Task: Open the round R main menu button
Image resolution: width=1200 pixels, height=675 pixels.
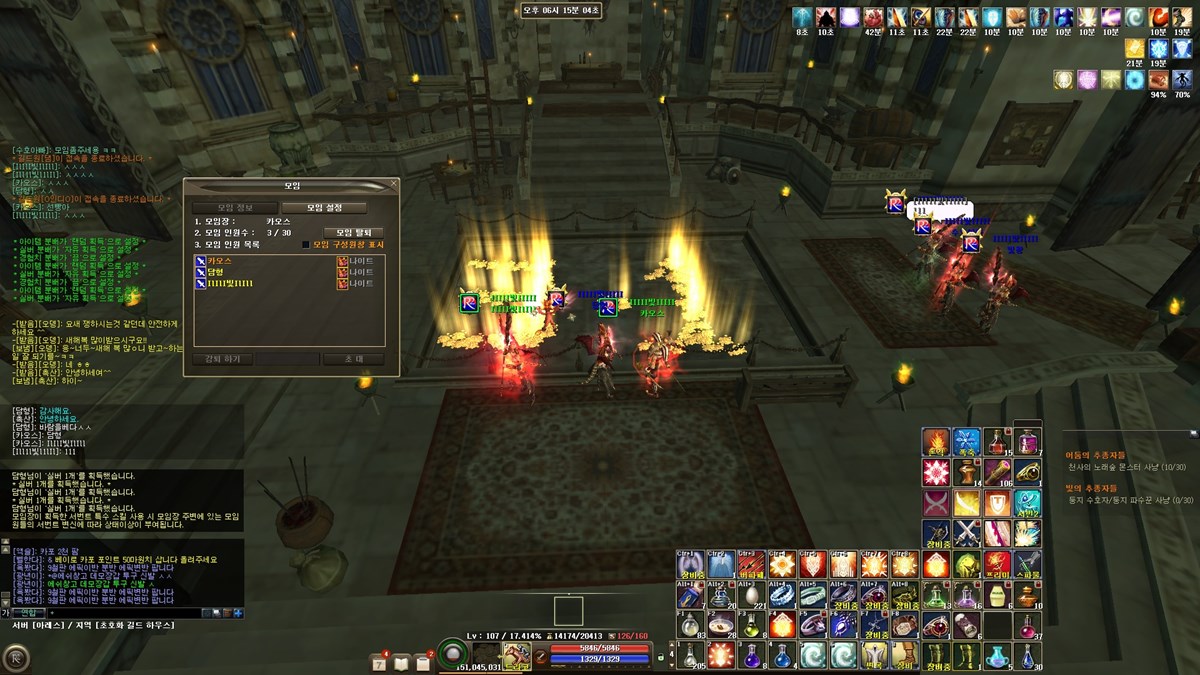Action: point(15,658)
